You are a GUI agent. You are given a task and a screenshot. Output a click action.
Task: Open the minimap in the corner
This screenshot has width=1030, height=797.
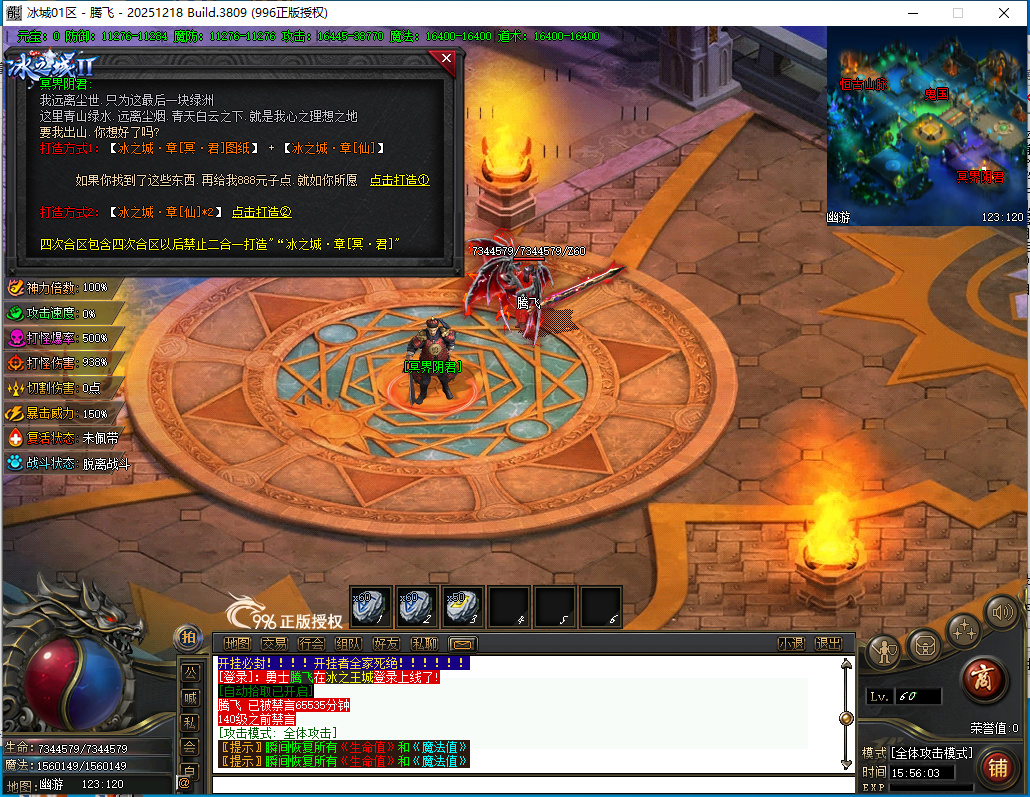tap(927, 126)
